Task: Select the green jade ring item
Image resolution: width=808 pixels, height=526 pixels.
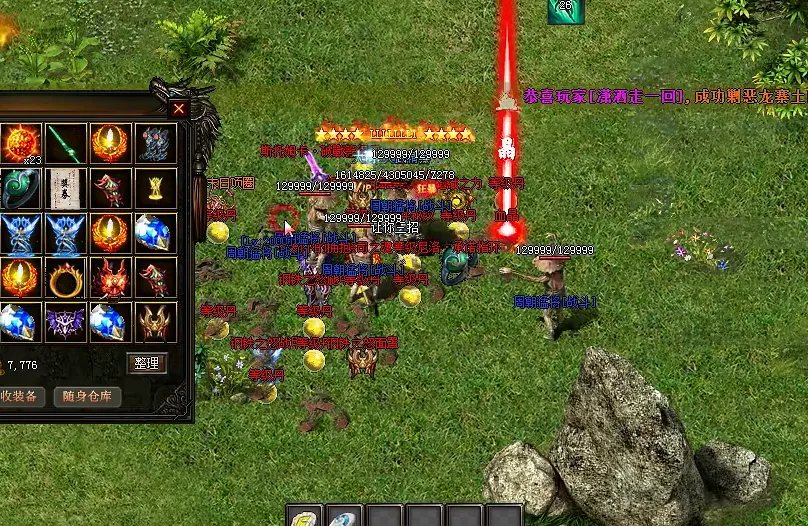Action: tap(20, 188)
